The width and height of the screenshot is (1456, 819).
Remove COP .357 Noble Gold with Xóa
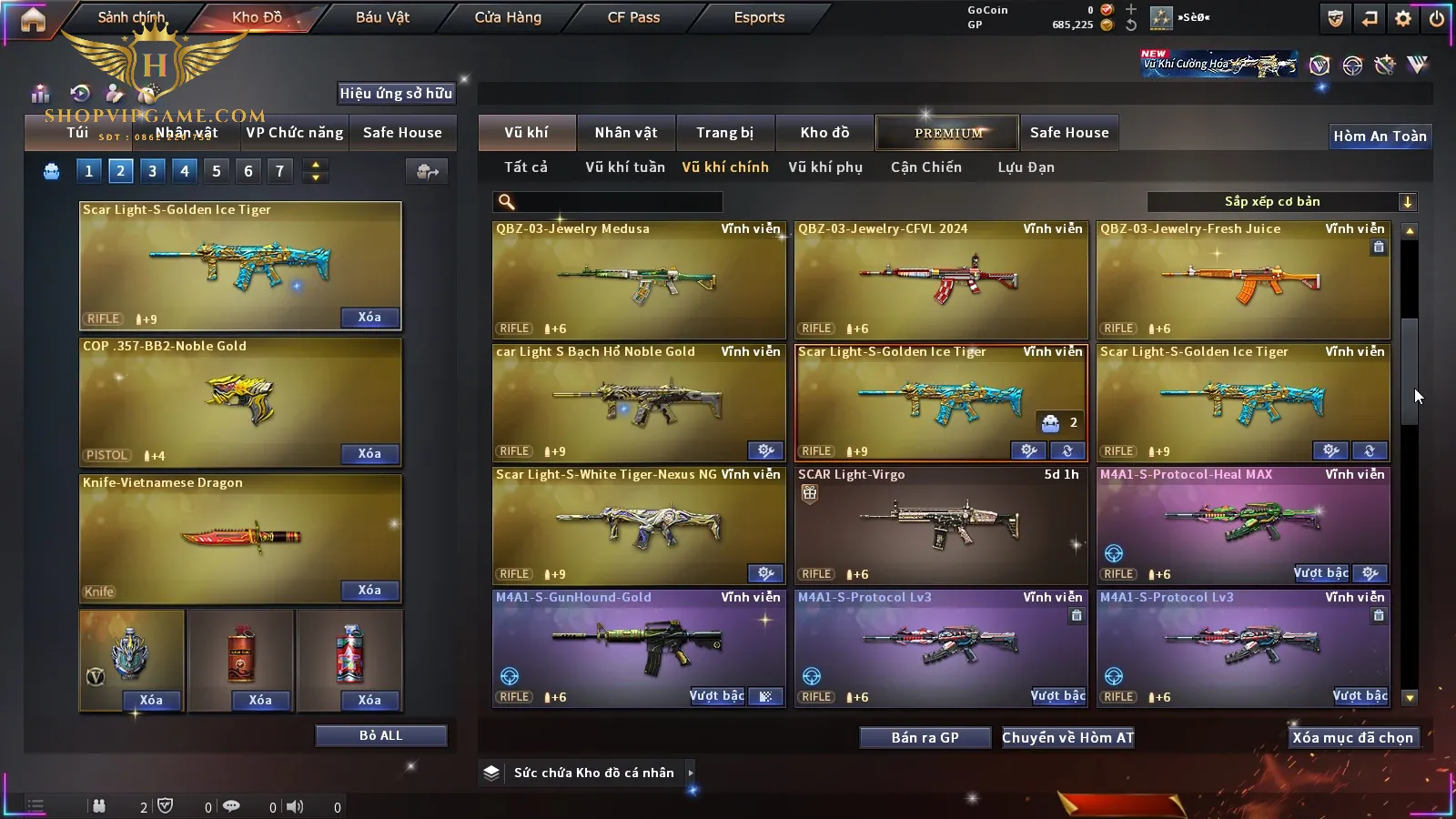coord(369,454)
